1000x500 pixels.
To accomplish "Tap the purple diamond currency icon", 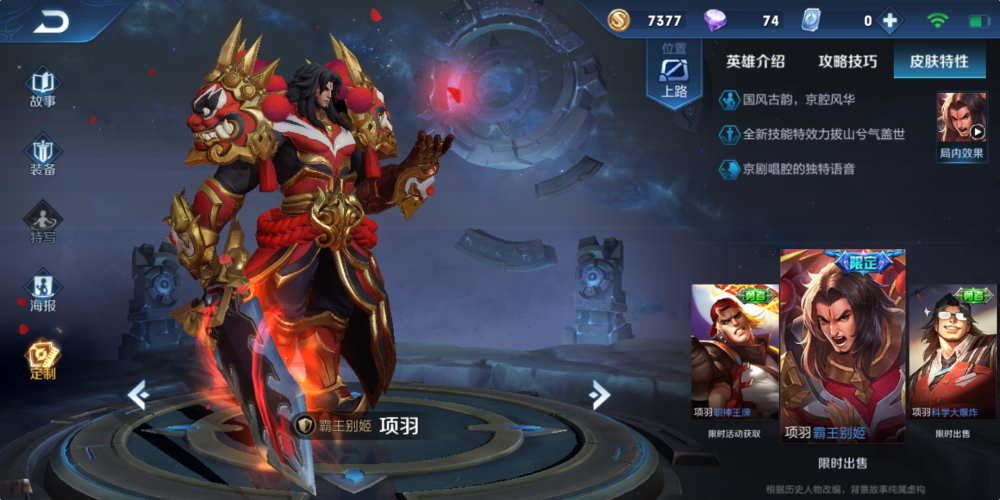I will 716,20.
